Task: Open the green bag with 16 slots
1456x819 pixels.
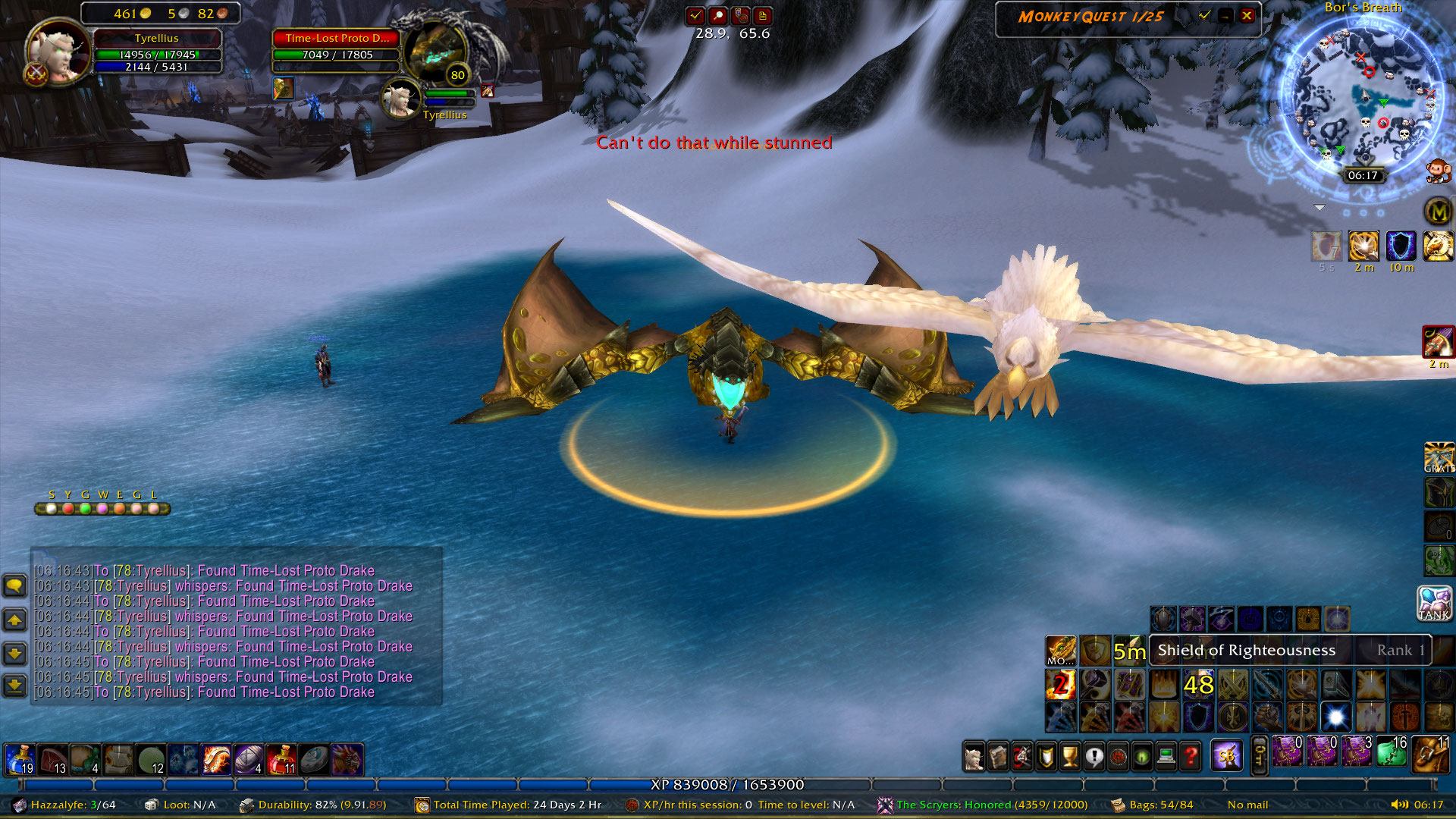Action: tap(1392, 755)
